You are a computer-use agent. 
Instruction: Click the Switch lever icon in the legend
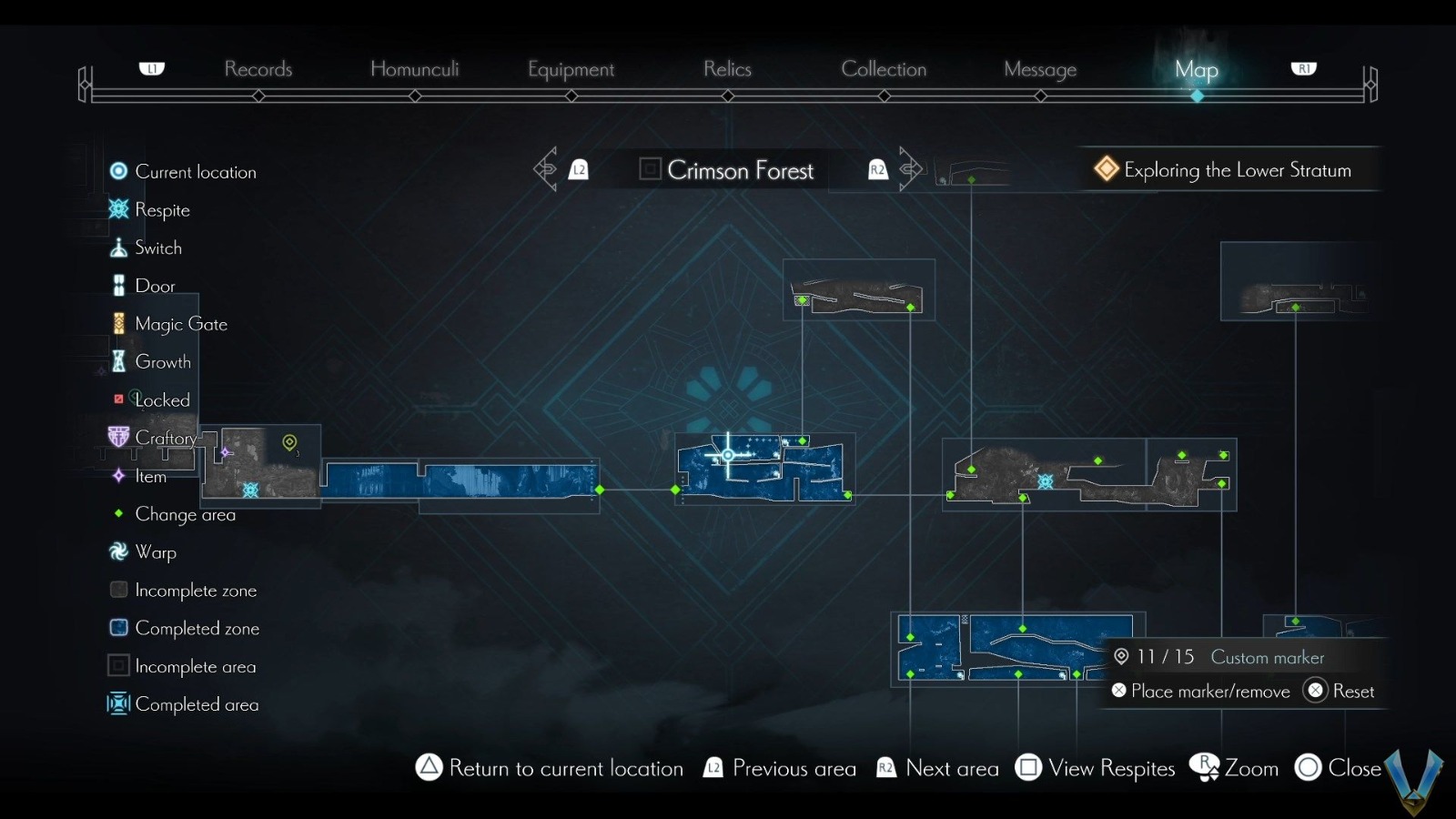click(118, 247)
